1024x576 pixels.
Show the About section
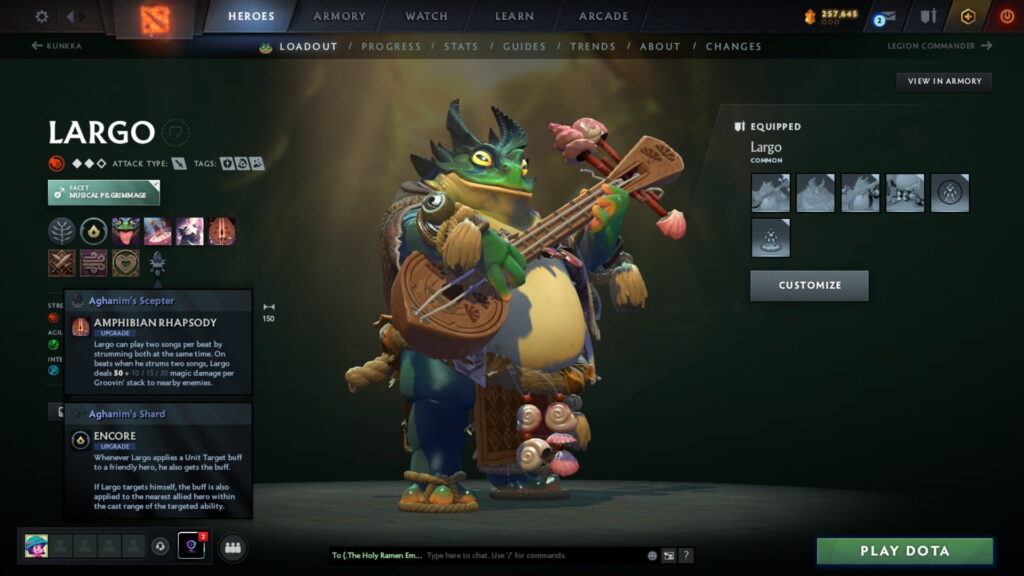pos(660,46)
